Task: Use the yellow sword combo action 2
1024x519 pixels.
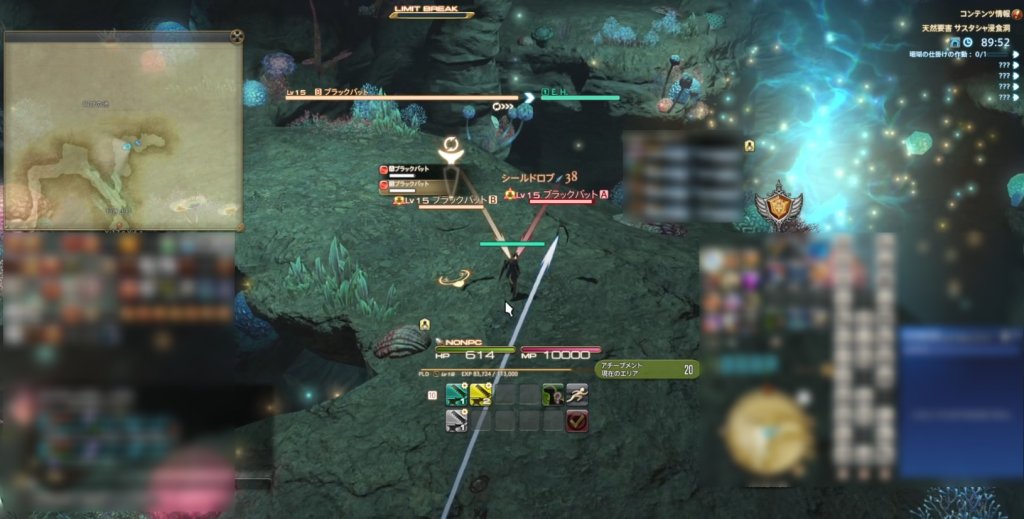Action: pyautogui.click(x=481, y=395)
